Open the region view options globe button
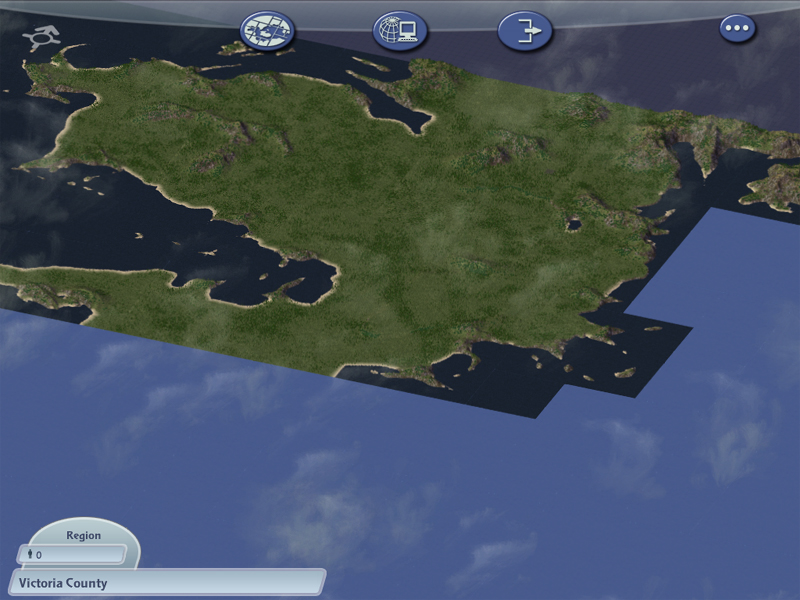 click(x=268, y=31)
